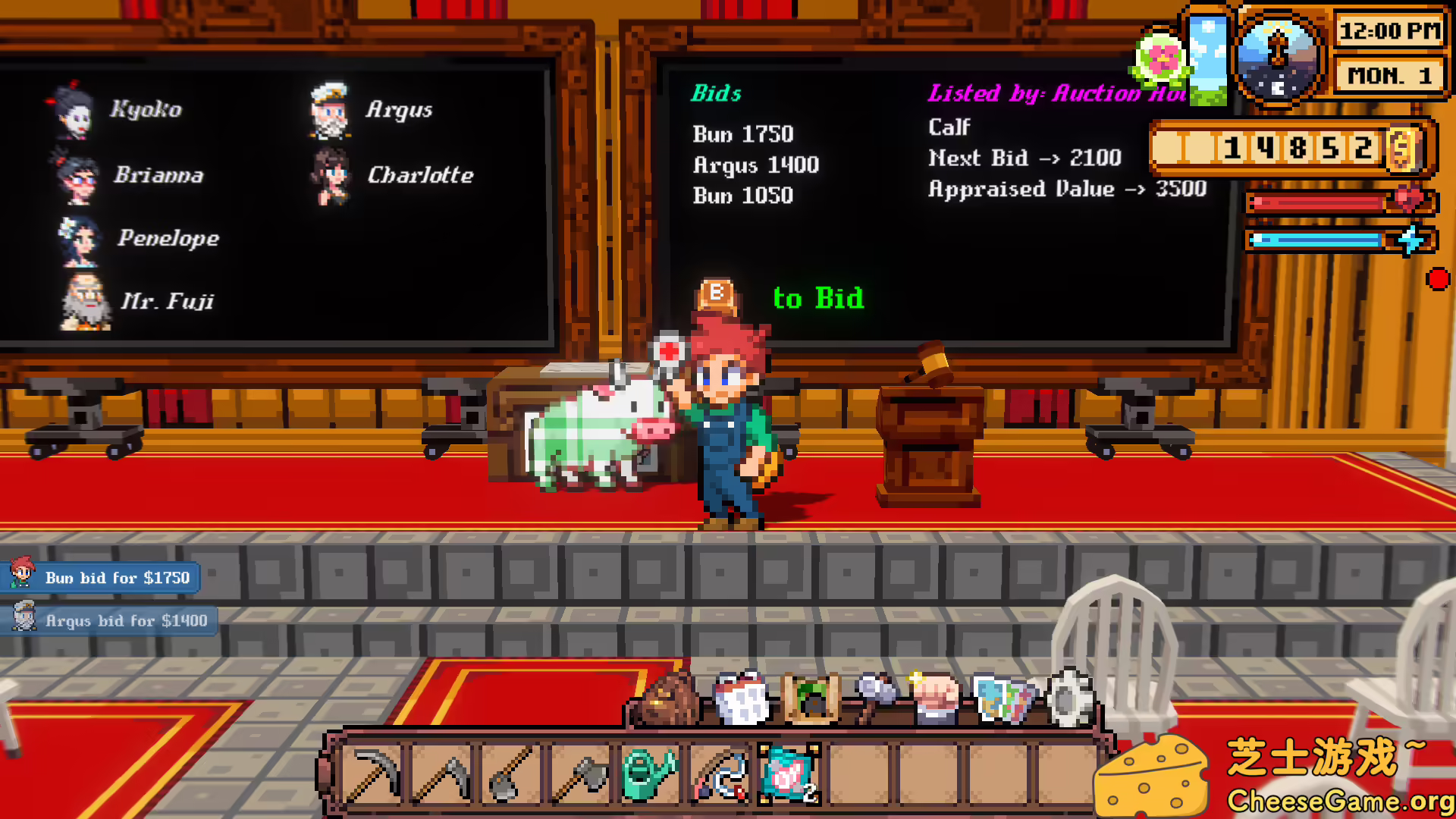
Task: Click the Next Bid 2100 line
Action: 1025,158
